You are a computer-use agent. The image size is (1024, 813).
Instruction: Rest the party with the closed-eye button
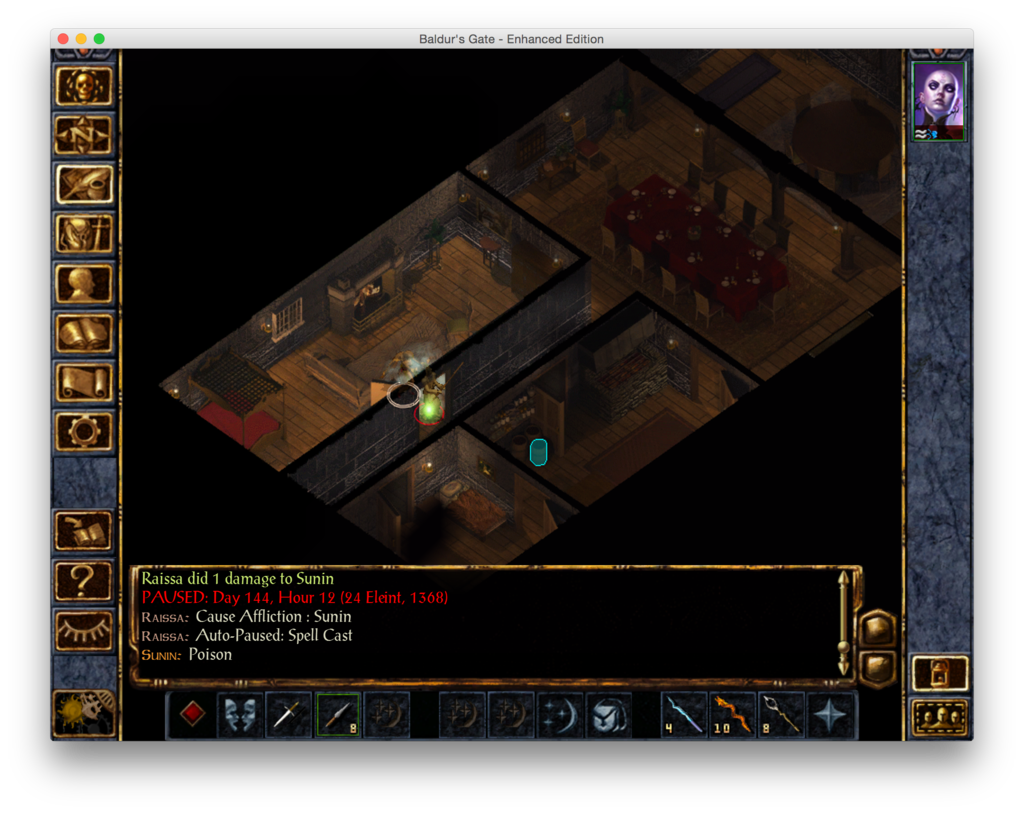[84, 630]
